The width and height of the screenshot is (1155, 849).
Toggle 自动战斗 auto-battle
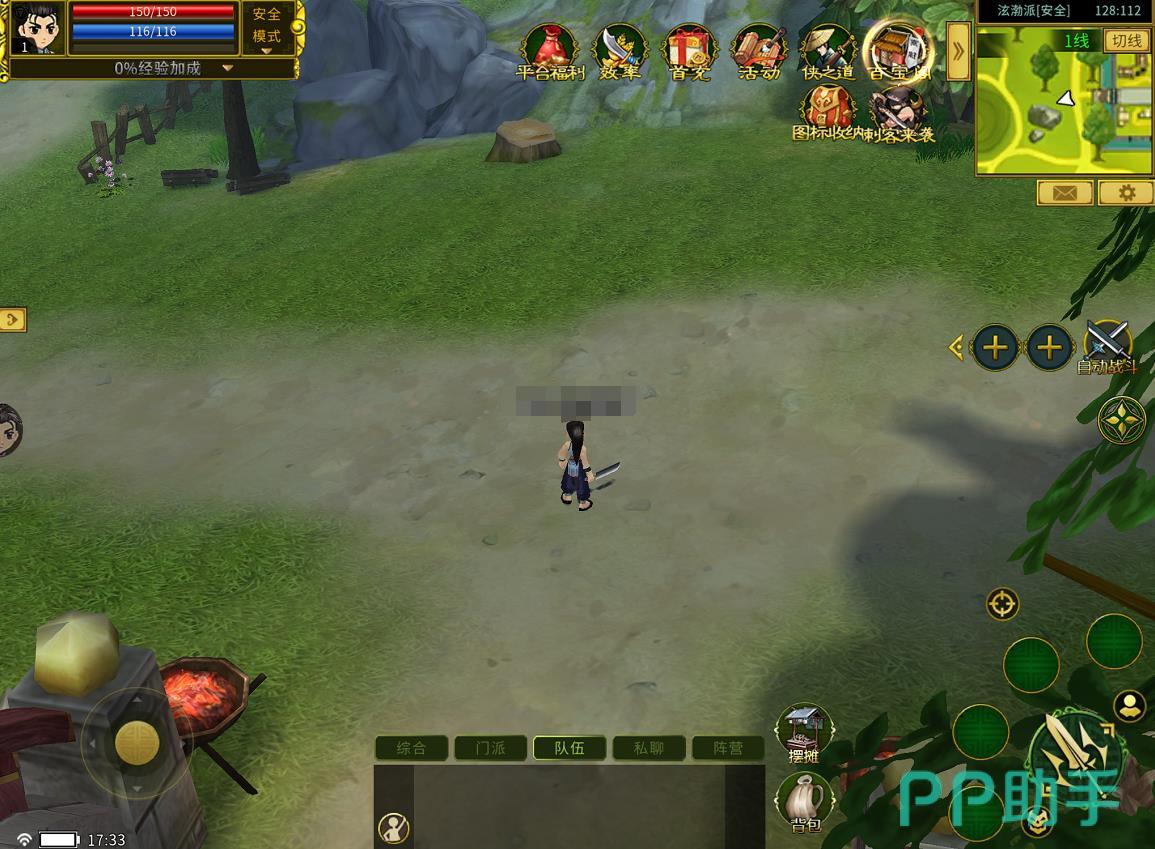pyautogui.click(x=1107, y=345)
